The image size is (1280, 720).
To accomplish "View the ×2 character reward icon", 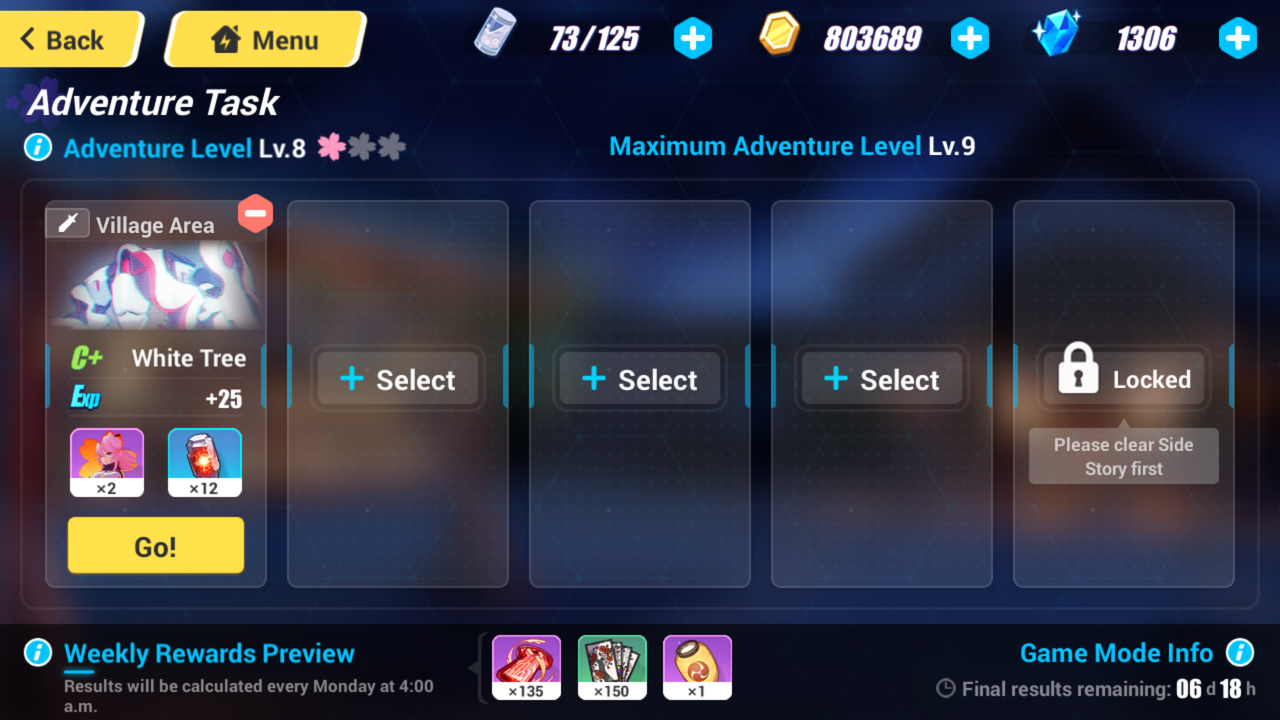I will (106, 461).
